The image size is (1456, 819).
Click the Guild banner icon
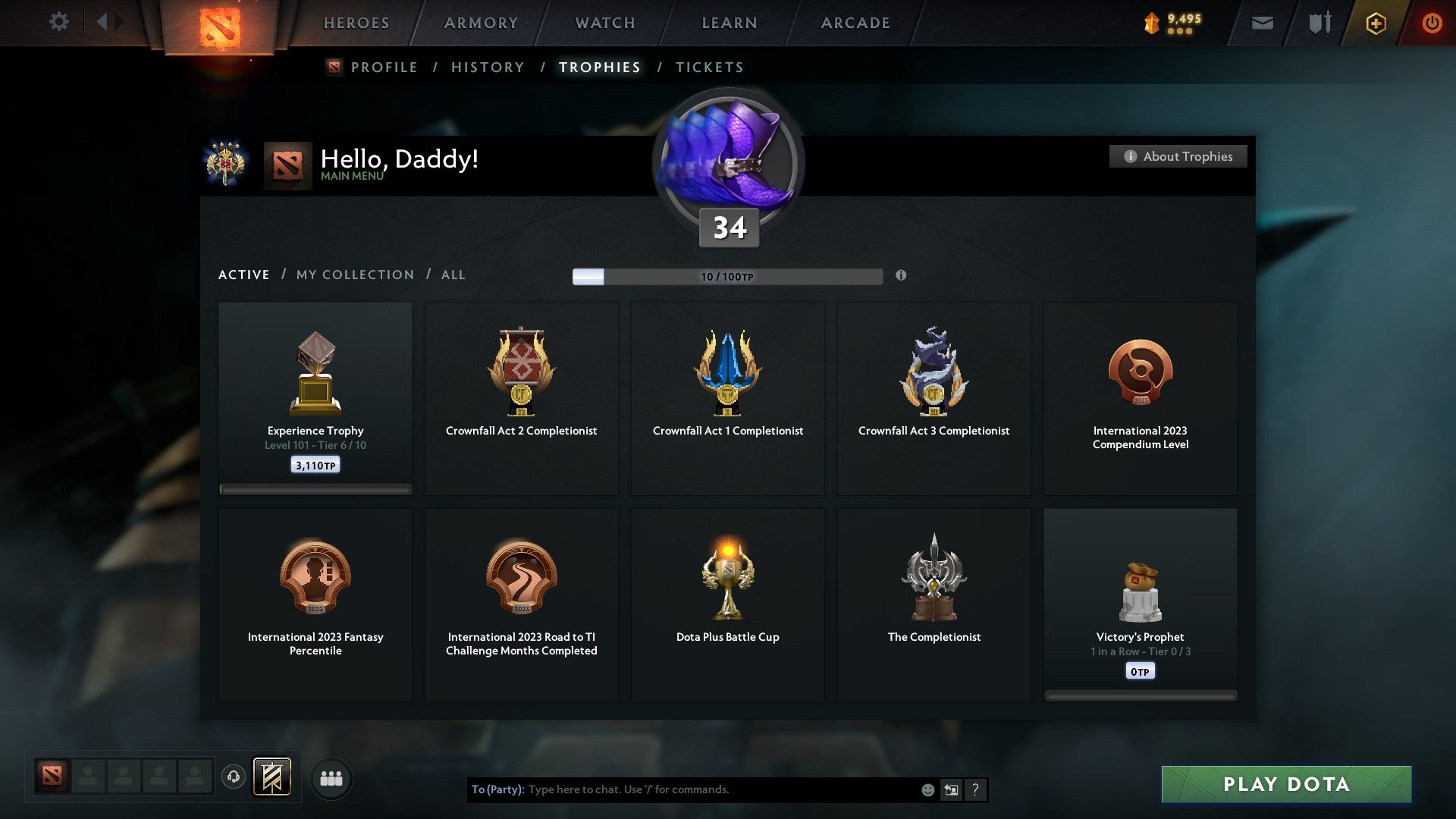coord(273,777)
